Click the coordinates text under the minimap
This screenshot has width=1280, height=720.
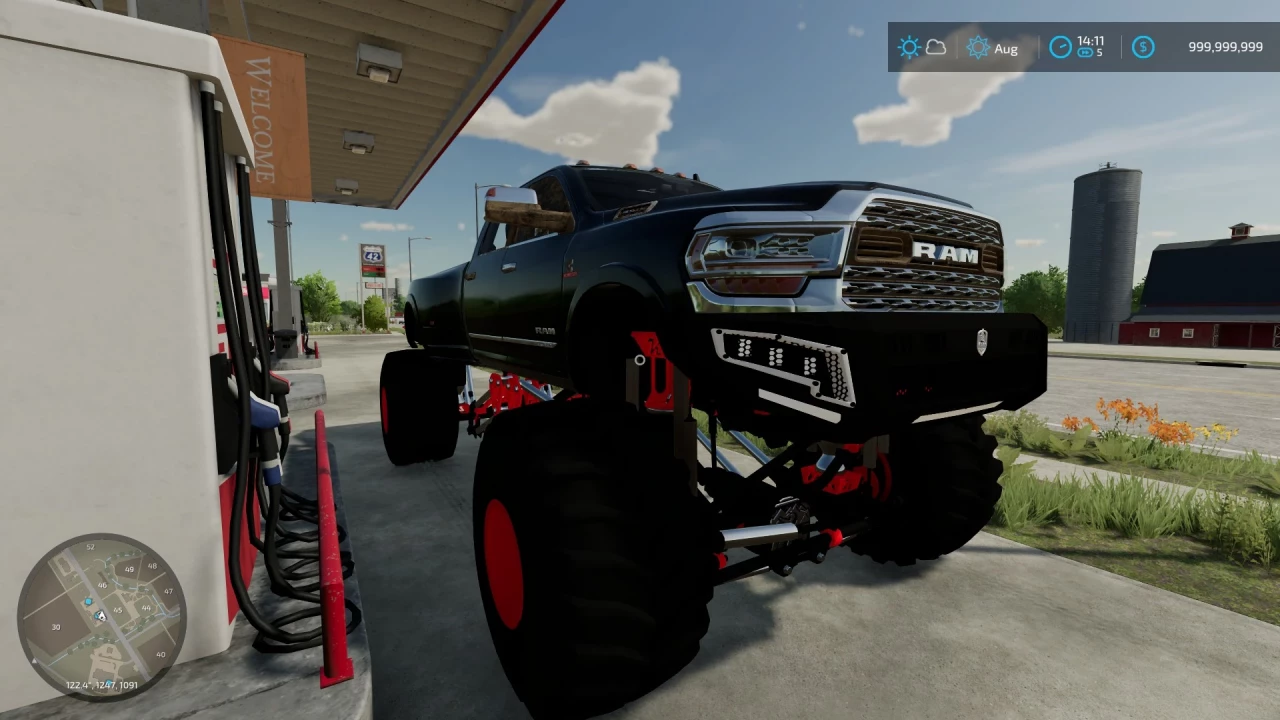(101, 685)
